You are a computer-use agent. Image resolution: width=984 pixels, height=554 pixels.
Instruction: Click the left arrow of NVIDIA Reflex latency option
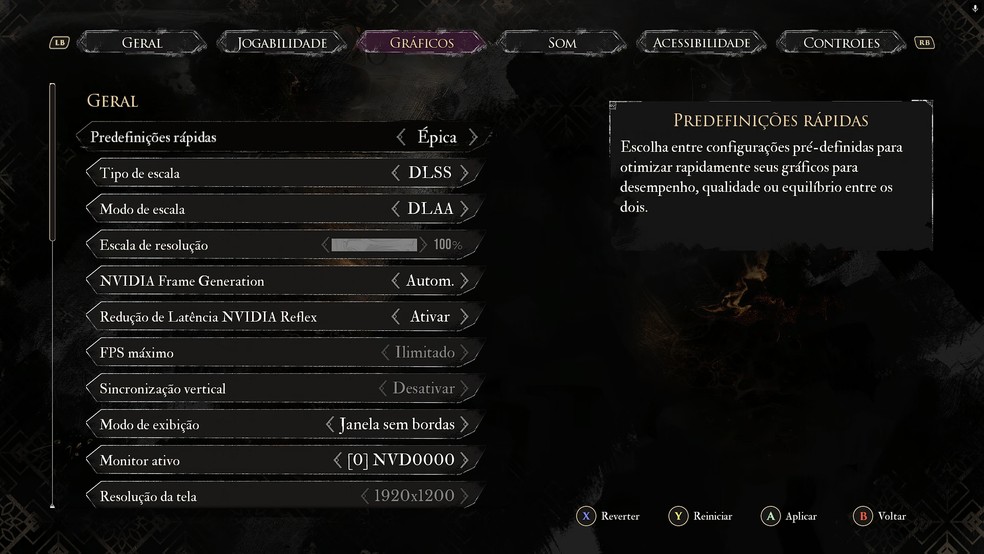tap(397, 317)
